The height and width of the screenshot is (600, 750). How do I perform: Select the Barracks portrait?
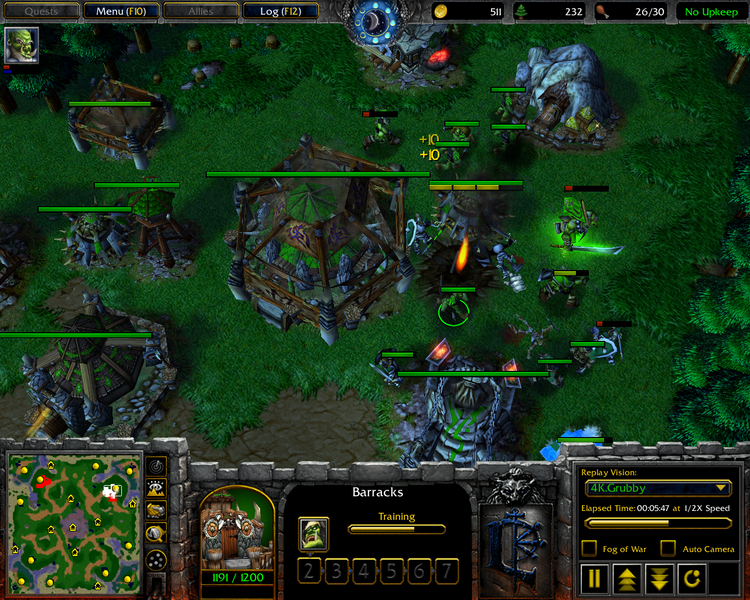click(237, 532)
